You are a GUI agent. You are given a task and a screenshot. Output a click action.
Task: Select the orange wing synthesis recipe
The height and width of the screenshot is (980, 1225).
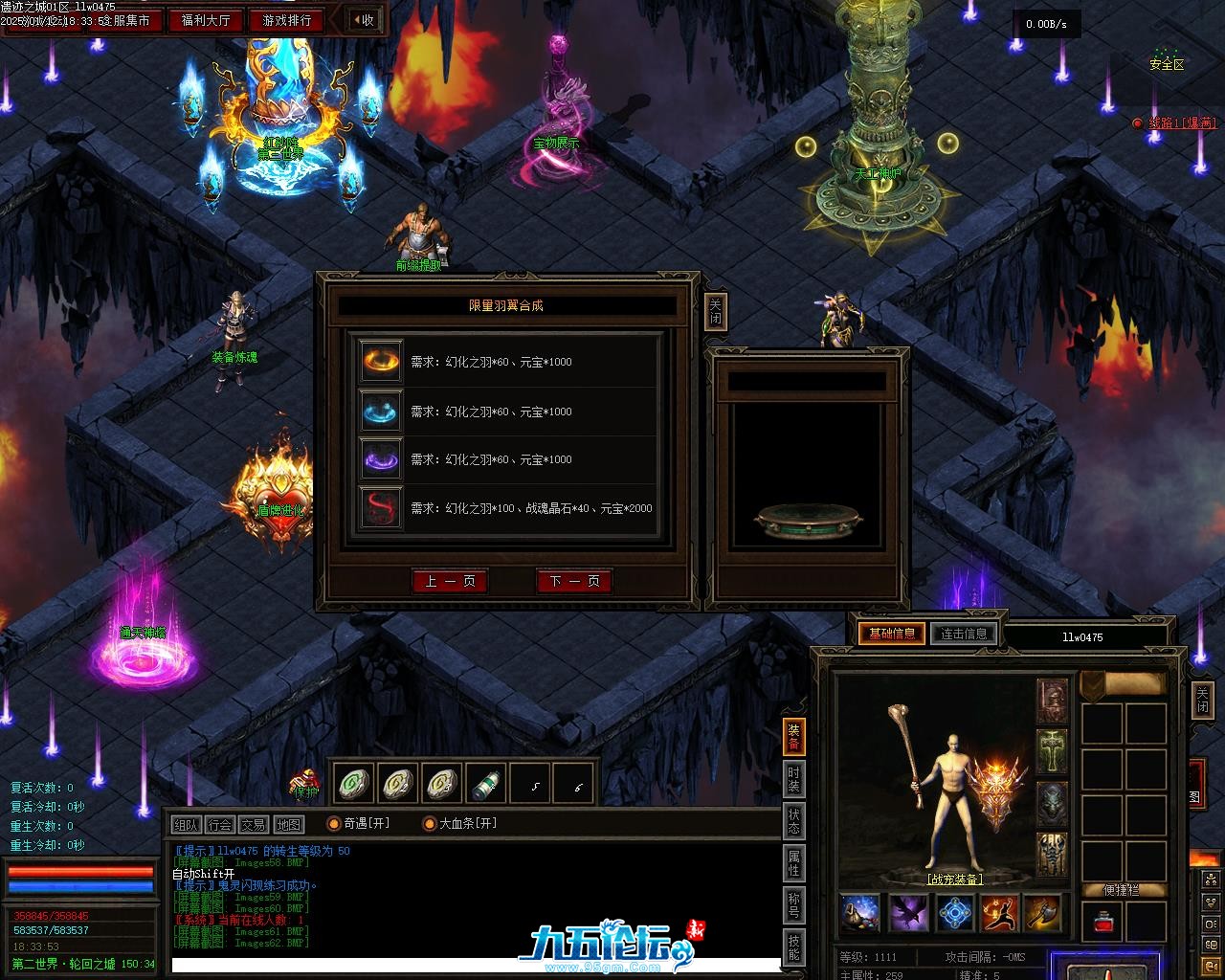point(381,362)
